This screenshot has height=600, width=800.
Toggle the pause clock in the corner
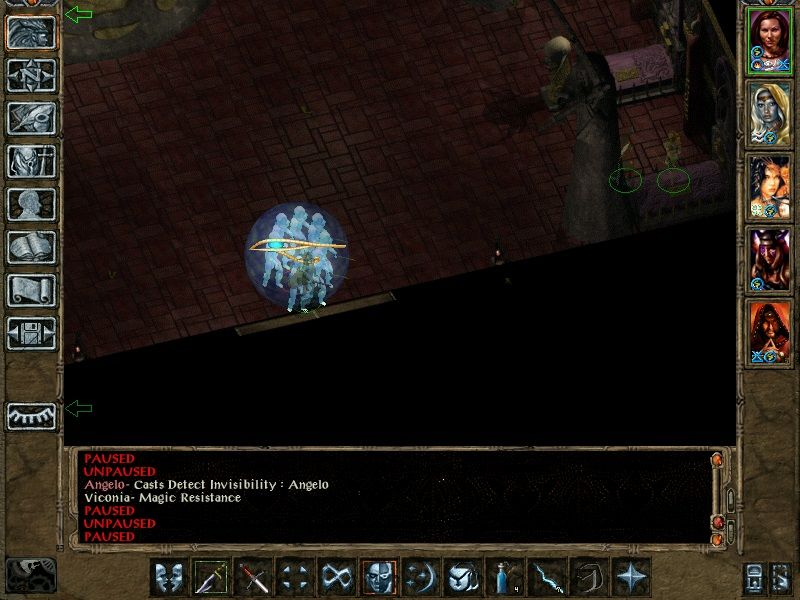click(x=30, y=577)
